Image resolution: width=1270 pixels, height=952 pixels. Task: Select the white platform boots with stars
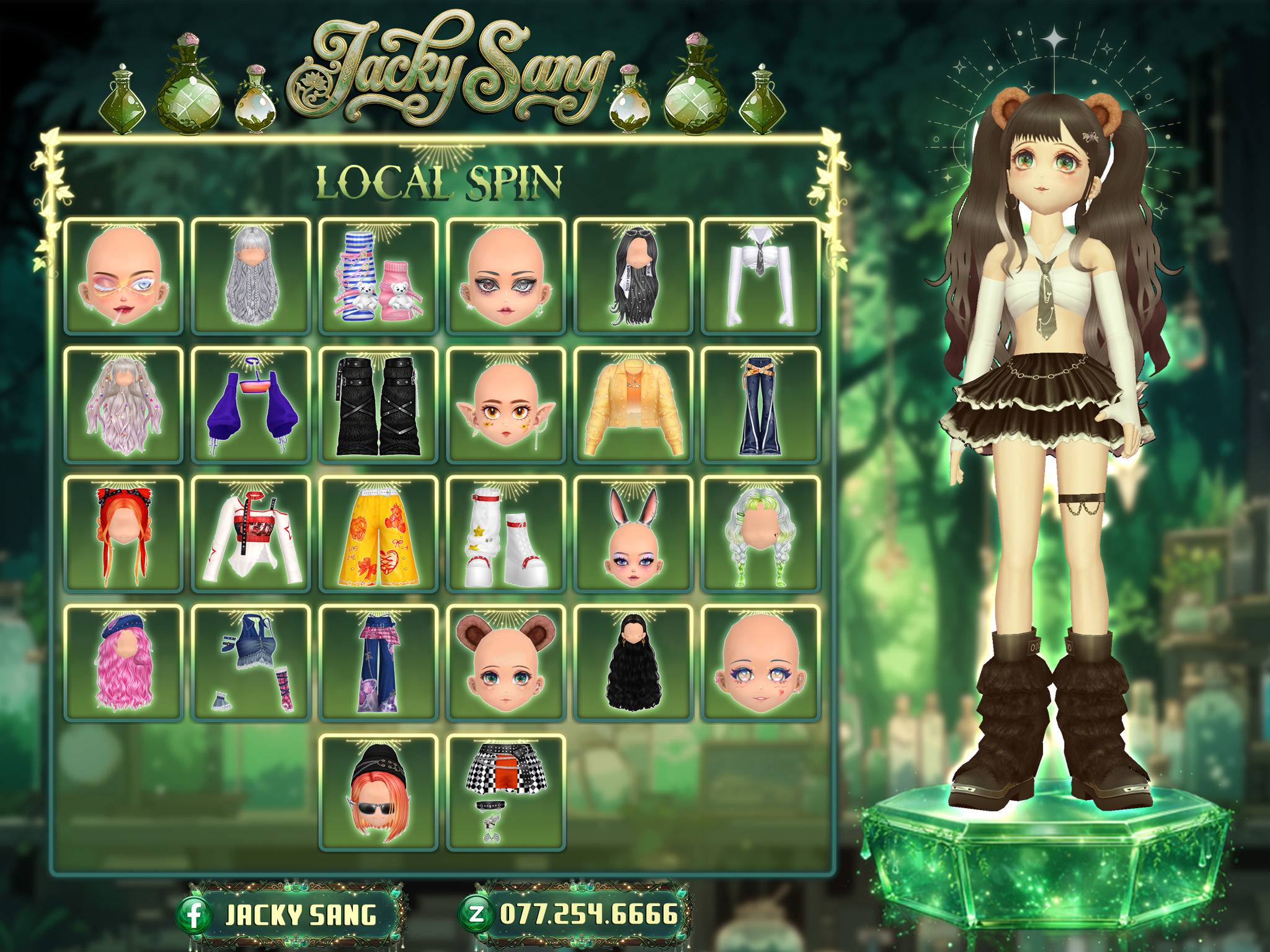(506, 534)
